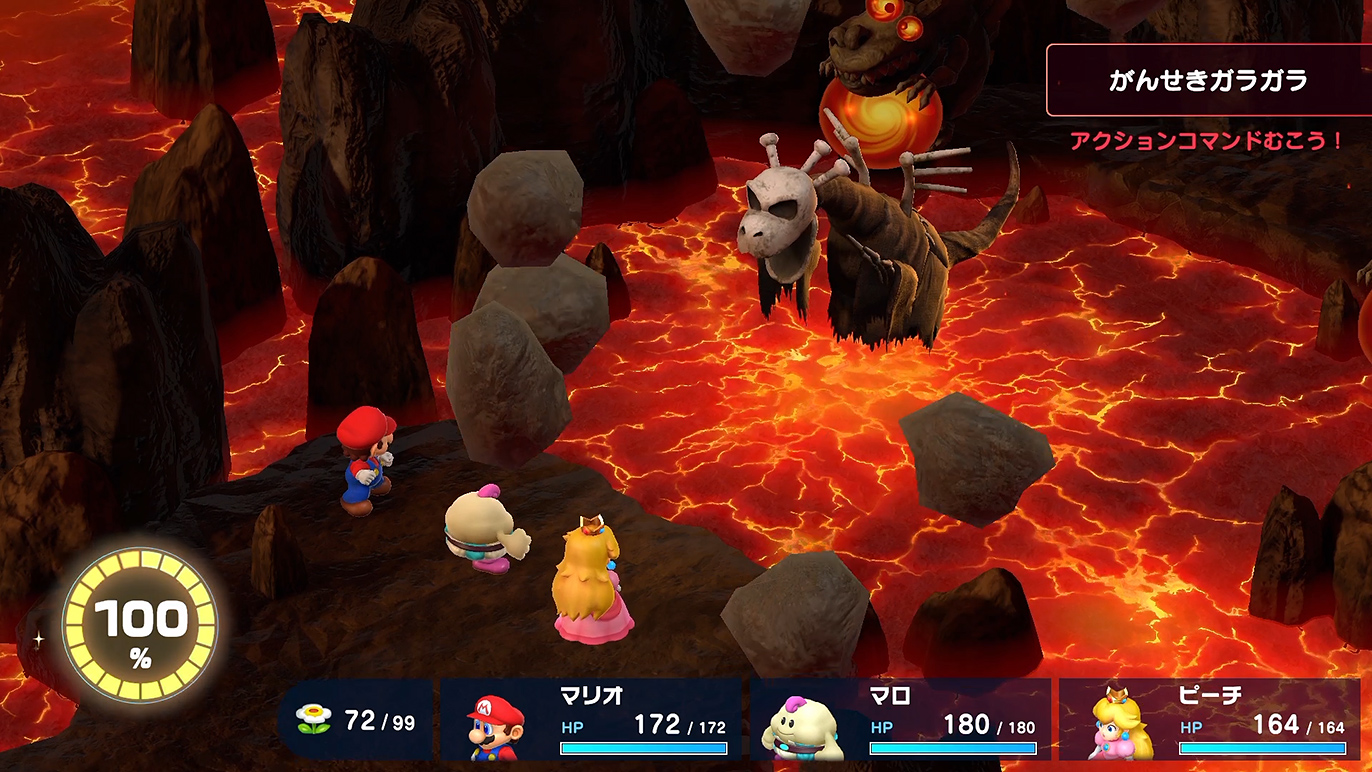Select Mario's party status panel
Screen dimensions: 1372x772
pos(591,720)
